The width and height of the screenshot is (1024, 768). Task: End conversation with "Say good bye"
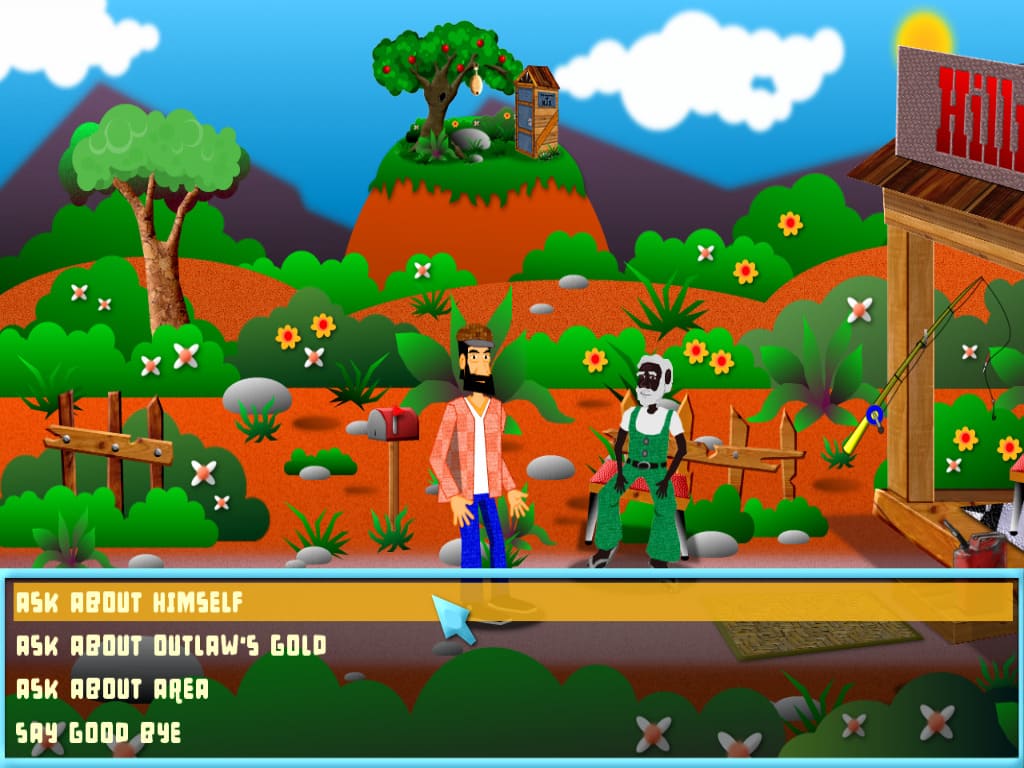[x=98, y=732]
